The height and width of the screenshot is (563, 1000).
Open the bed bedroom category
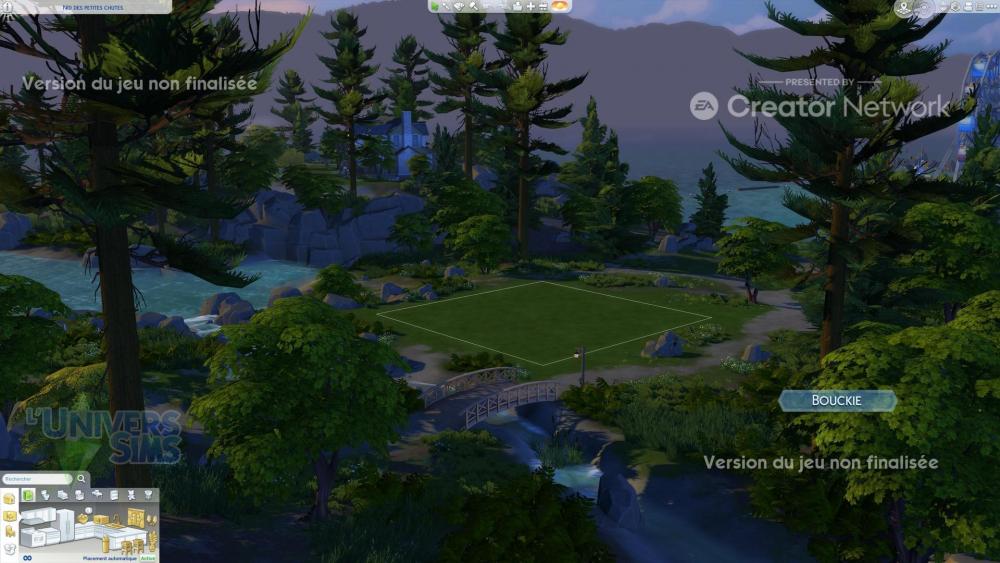tap(62, 495)
